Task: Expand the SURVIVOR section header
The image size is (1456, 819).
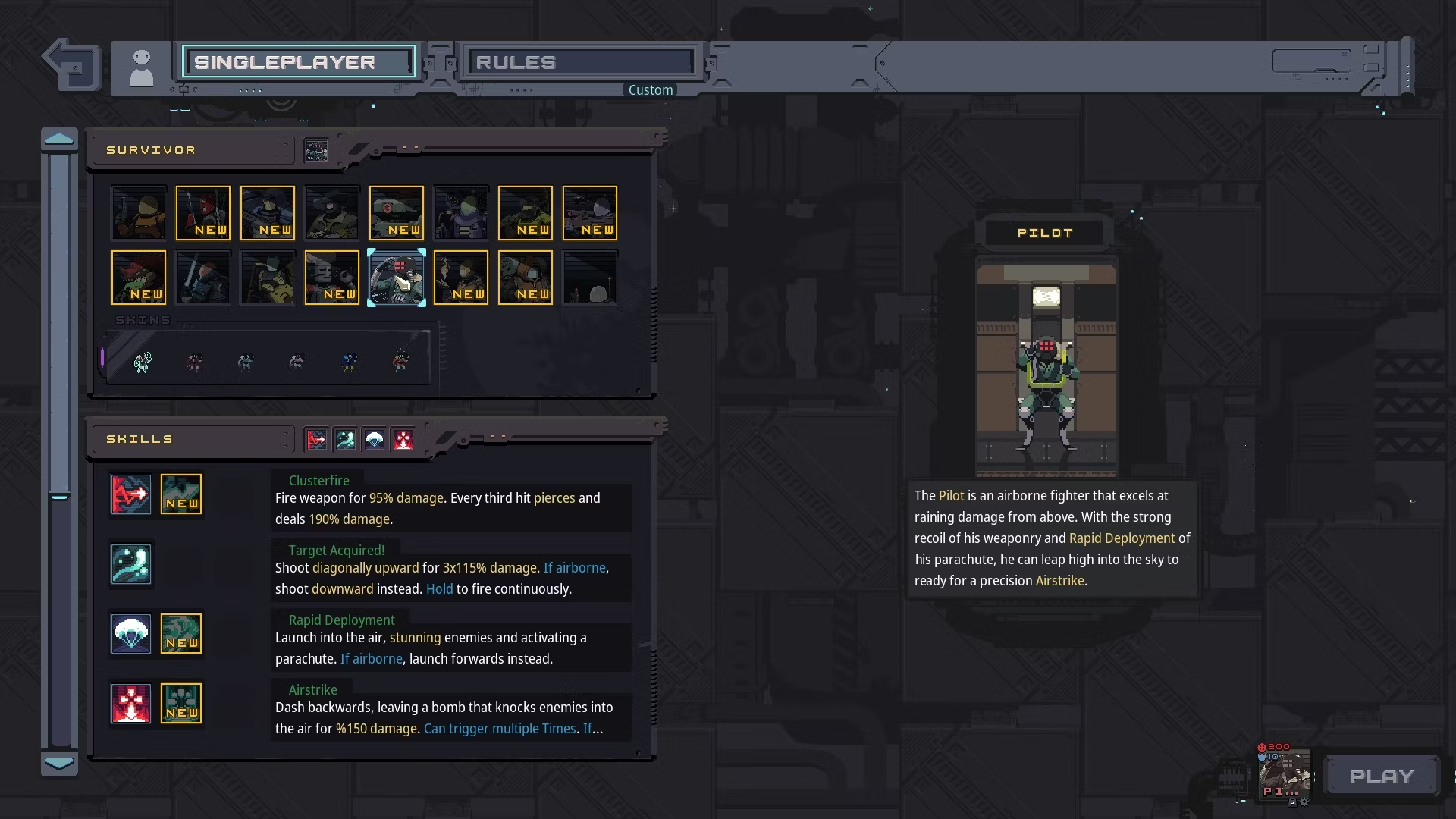Action: (x=193, y=150)
